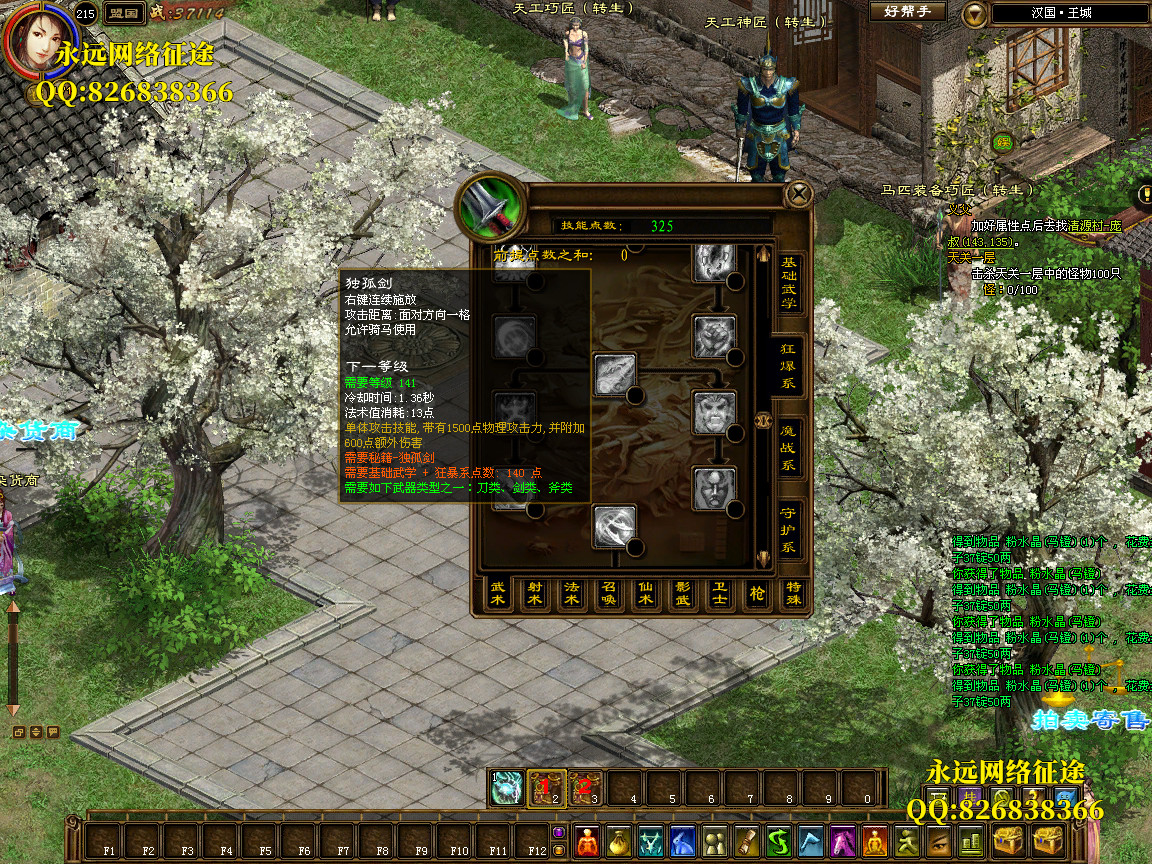Open the 特殊 skills tab
1152x864 pixels.
pos(794,594)
